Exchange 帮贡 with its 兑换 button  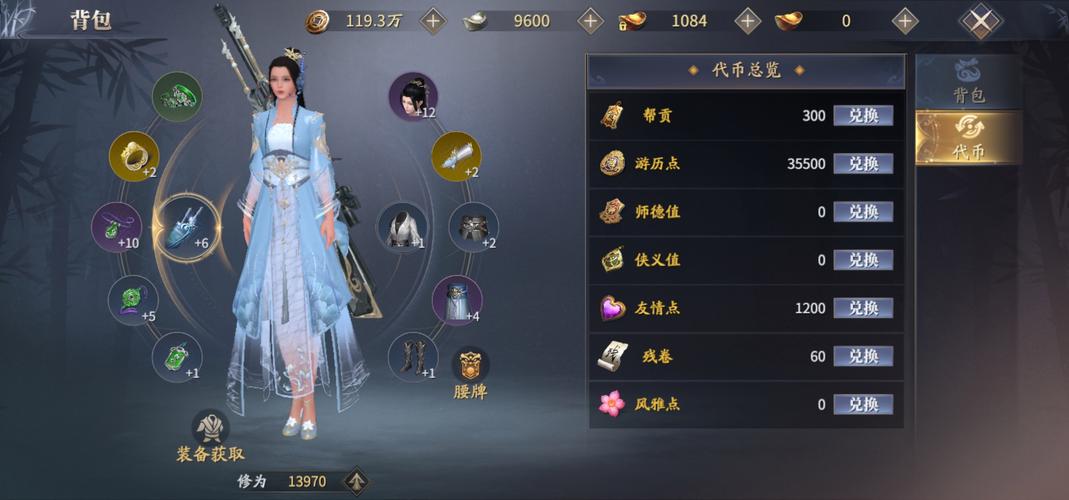click(863, 116)
